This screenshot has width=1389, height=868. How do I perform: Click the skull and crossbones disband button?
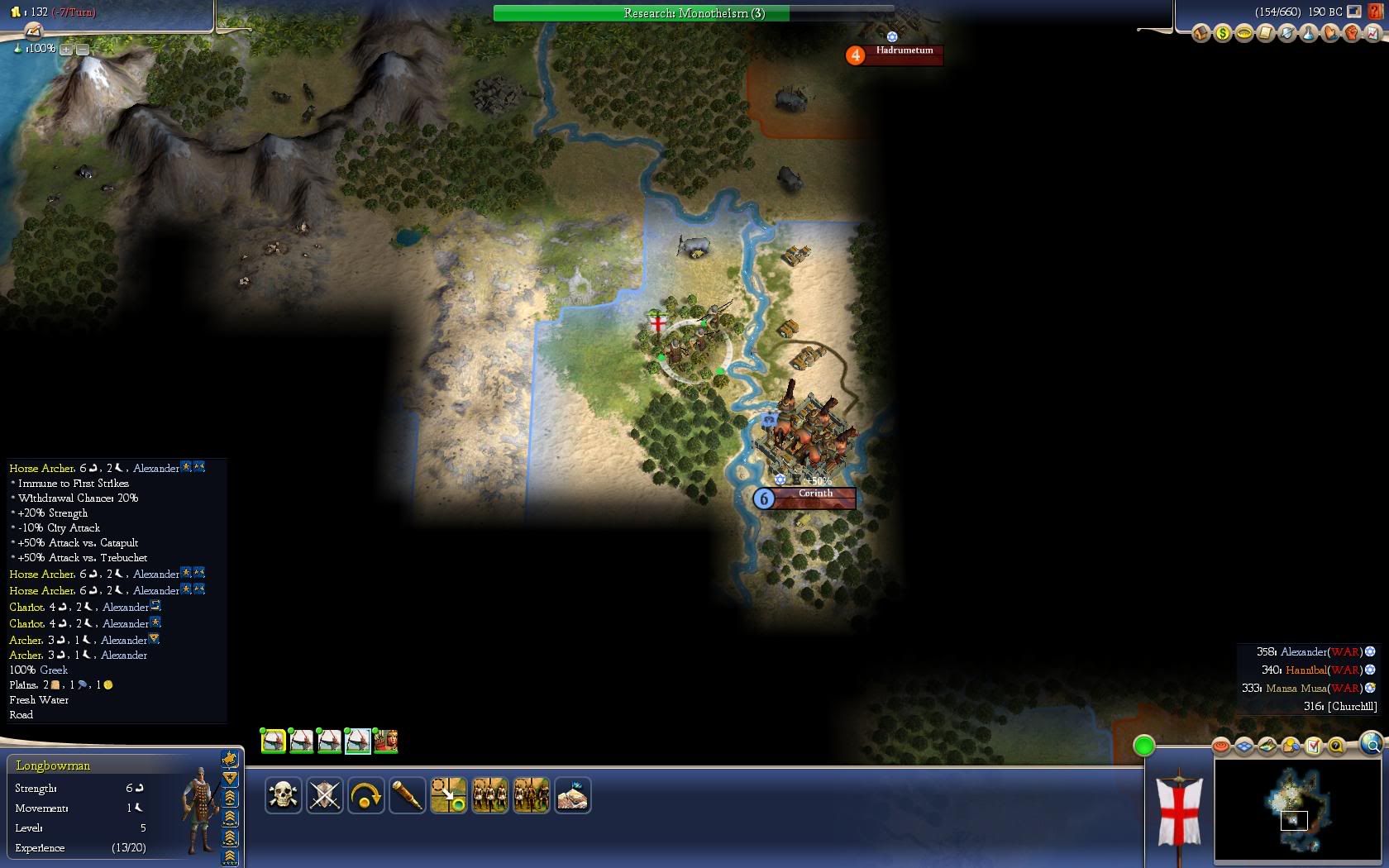pos(283,796)
